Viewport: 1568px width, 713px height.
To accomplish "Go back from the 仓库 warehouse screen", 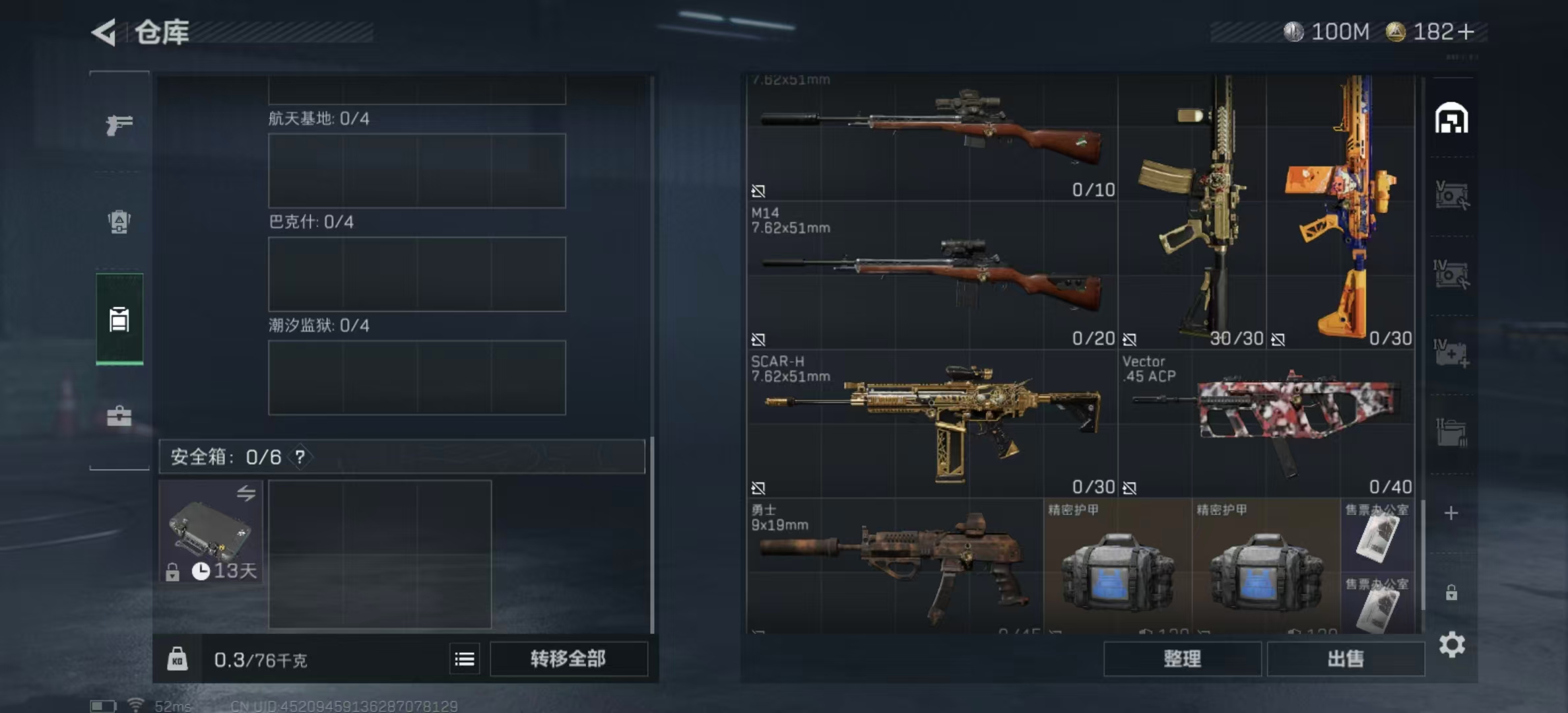I will click(104, 32).
